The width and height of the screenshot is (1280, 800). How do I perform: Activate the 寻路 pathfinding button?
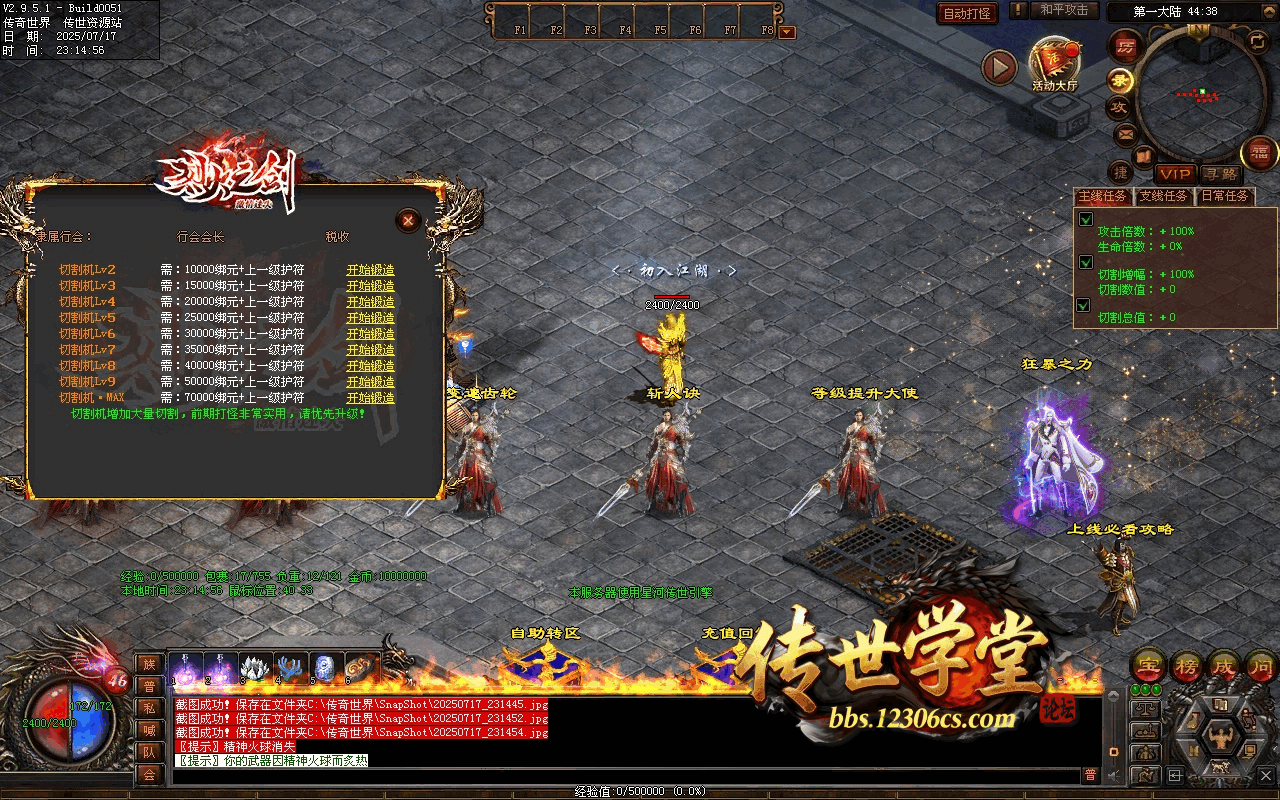pyautogui.click(x=1218, y=174)
